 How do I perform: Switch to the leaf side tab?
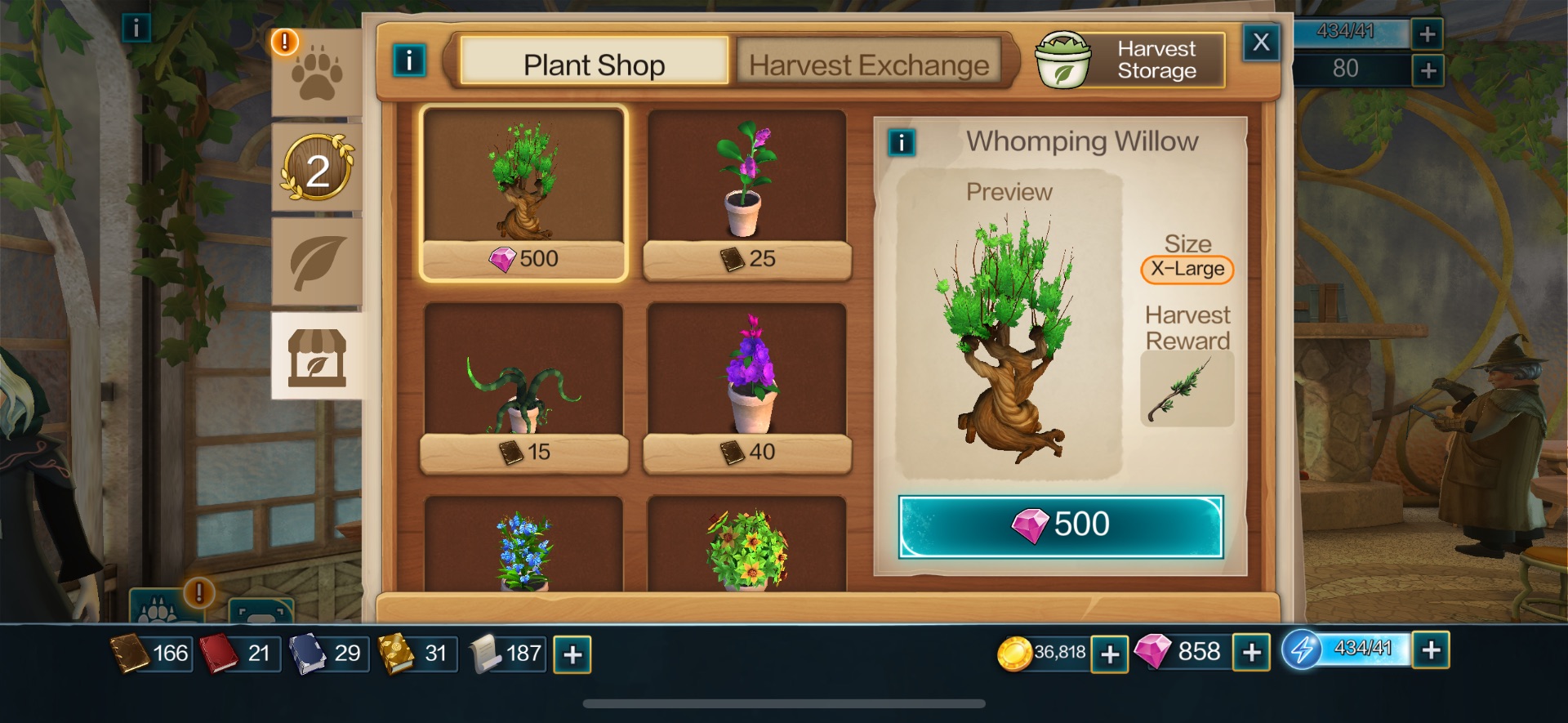point(317,261)
